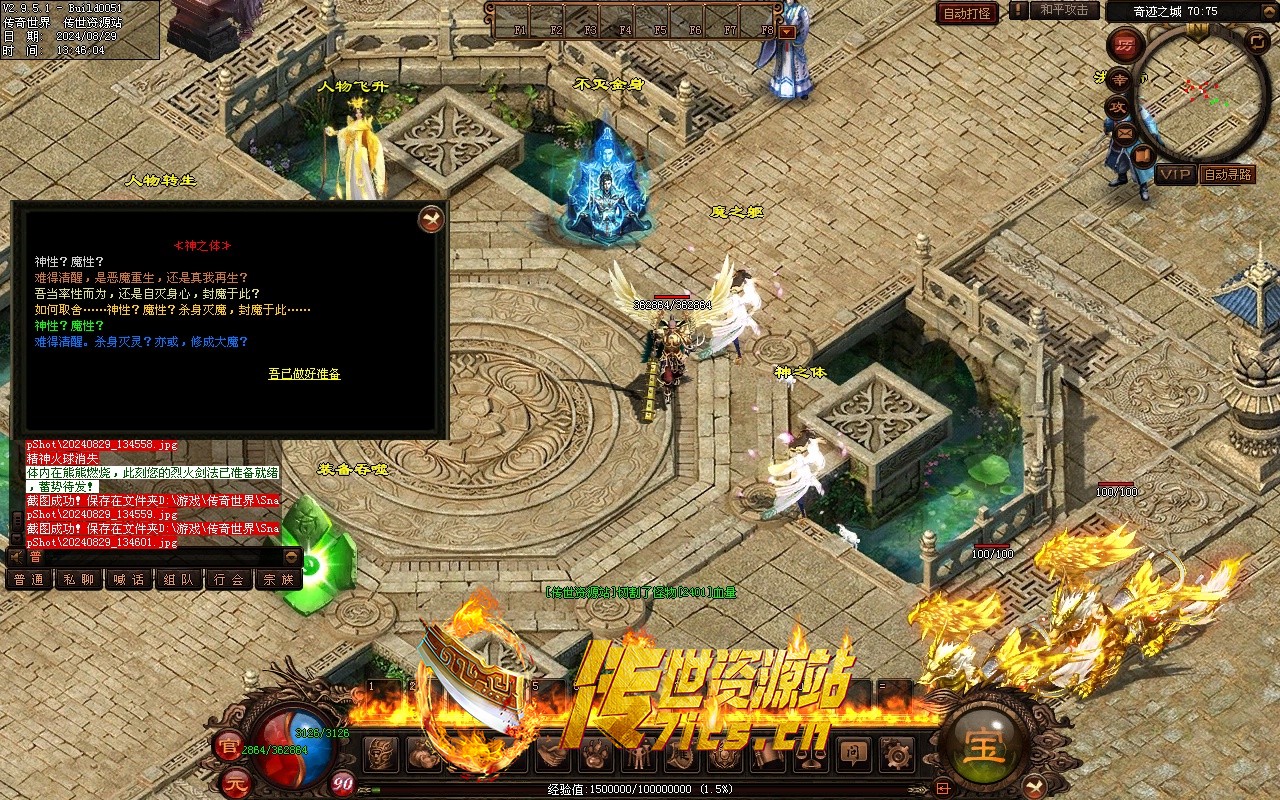
Task: Switch to the 组队 team chat tab
Action: pos(179,579)
